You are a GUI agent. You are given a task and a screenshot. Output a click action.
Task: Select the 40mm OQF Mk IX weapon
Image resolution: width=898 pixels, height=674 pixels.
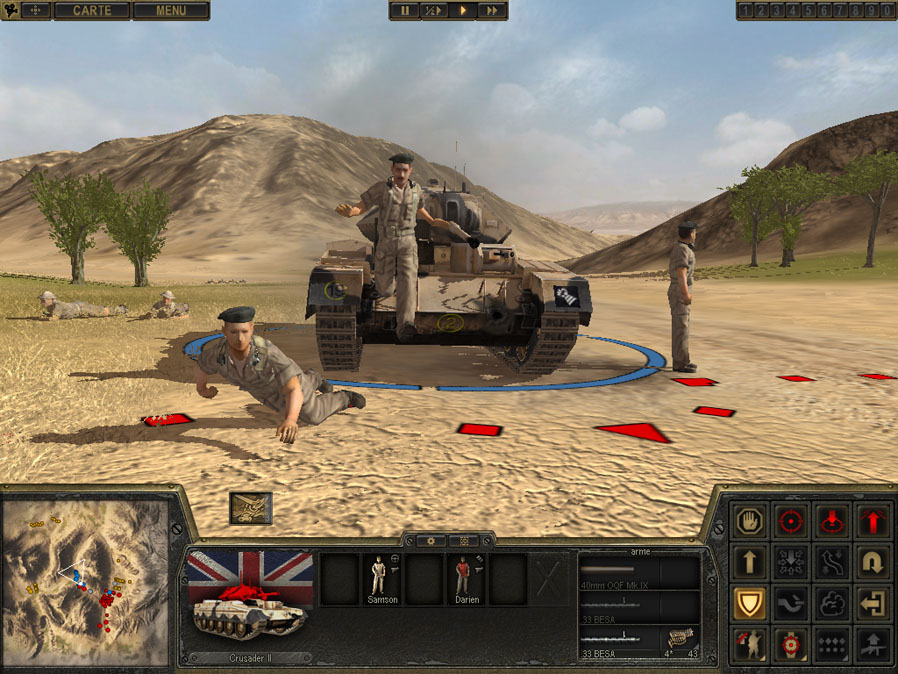(638, 573)
